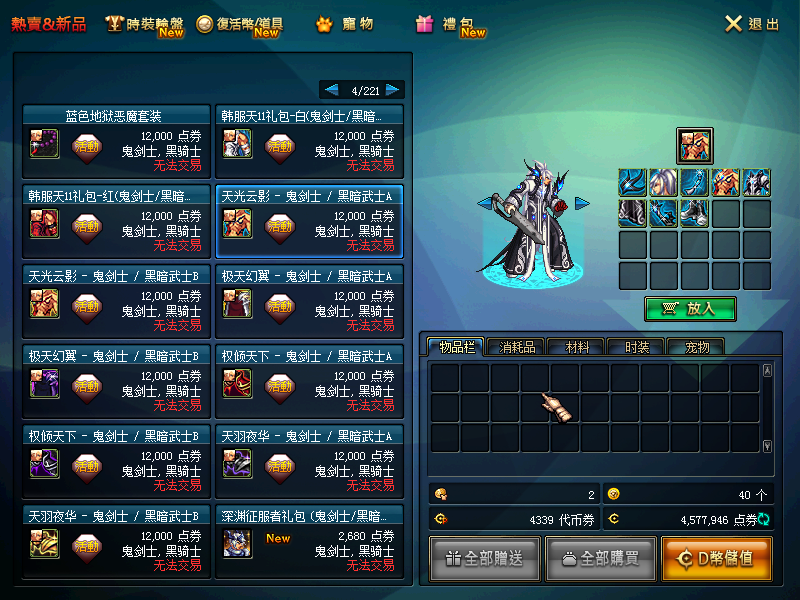Screen dimensions: 800x600
Task: Open the 復活幣/道具 category
Action: point(239,24)
